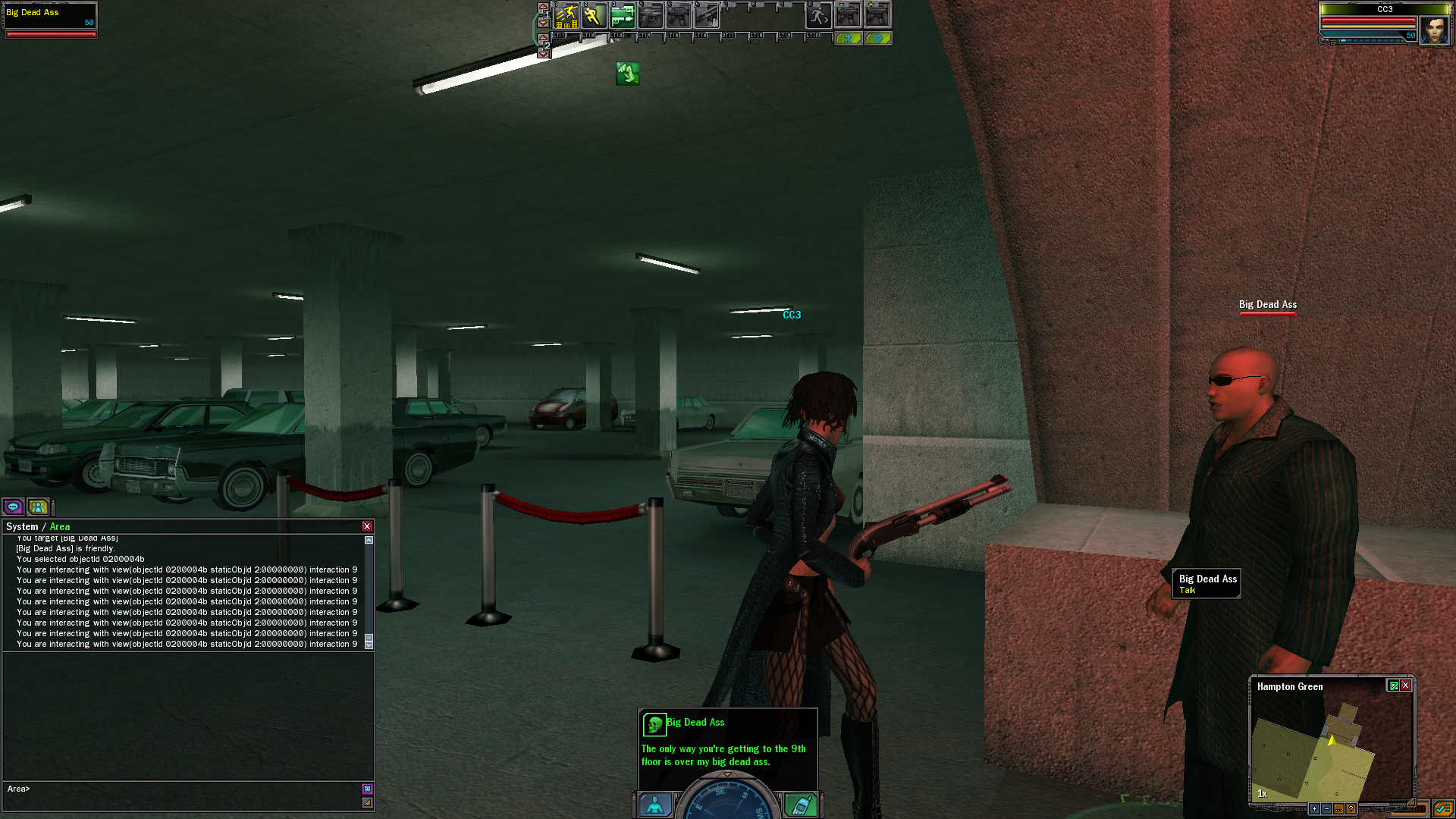
Task: Open the minimap help question-mark button
Action: click(1351, 809)
